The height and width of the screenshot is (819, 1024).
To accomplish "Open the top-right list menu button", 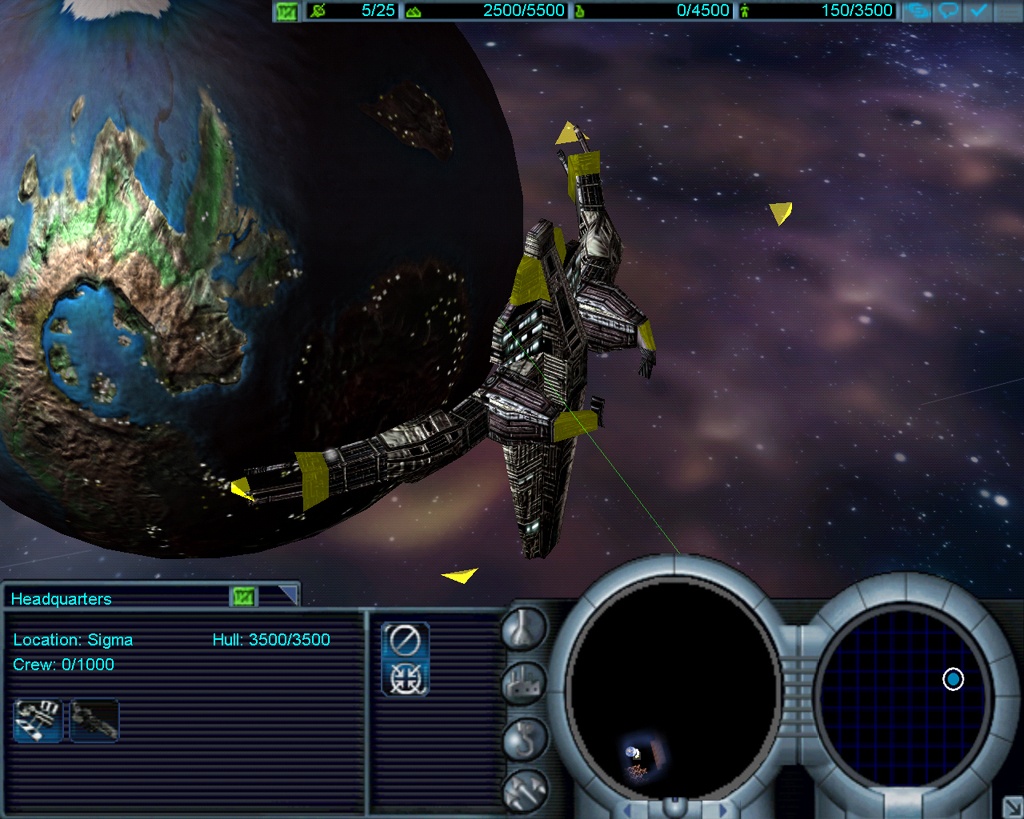I will (1008, 12).
